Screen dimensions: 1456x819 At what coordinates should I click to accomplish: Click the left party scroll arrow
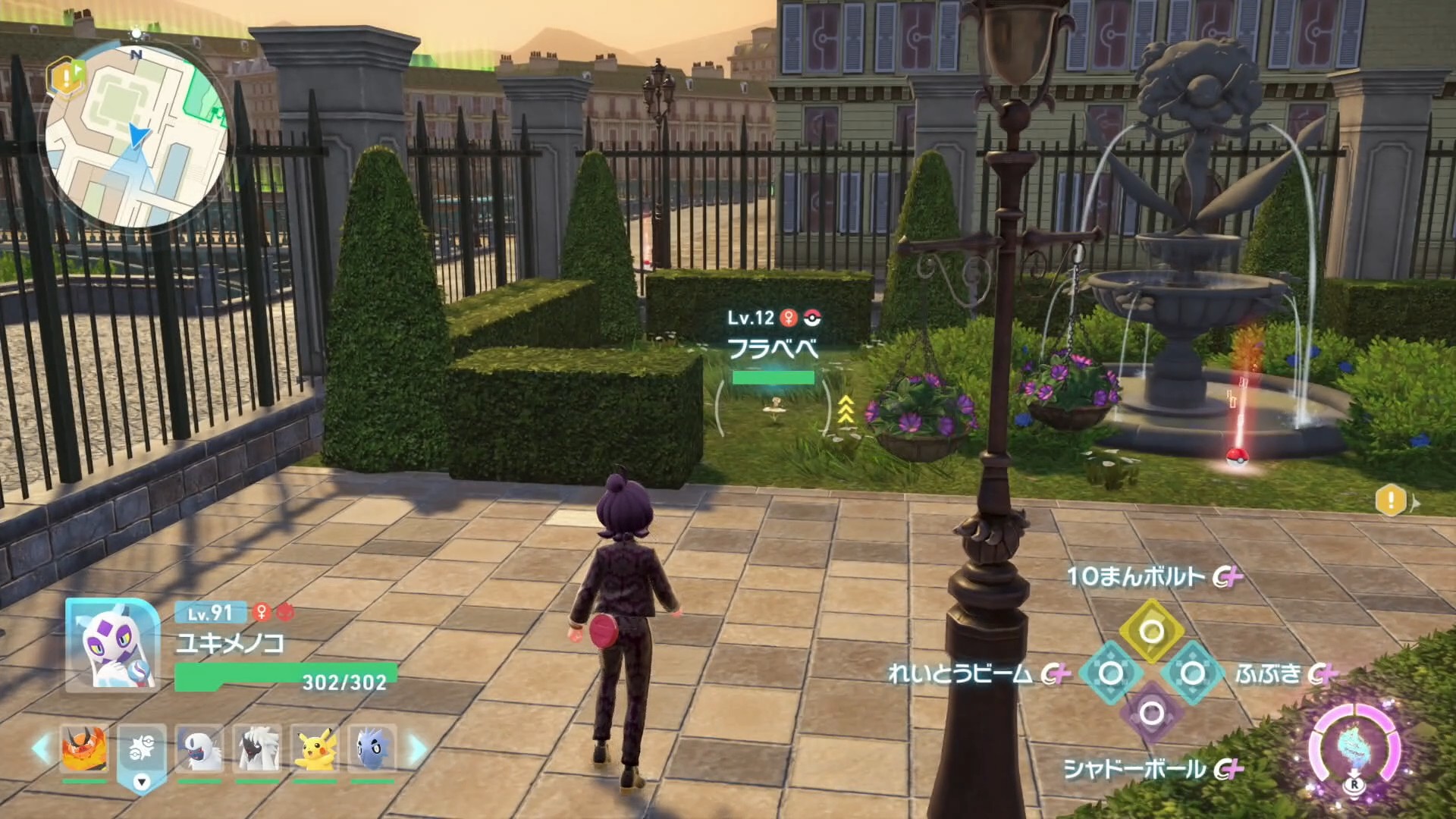42,749
